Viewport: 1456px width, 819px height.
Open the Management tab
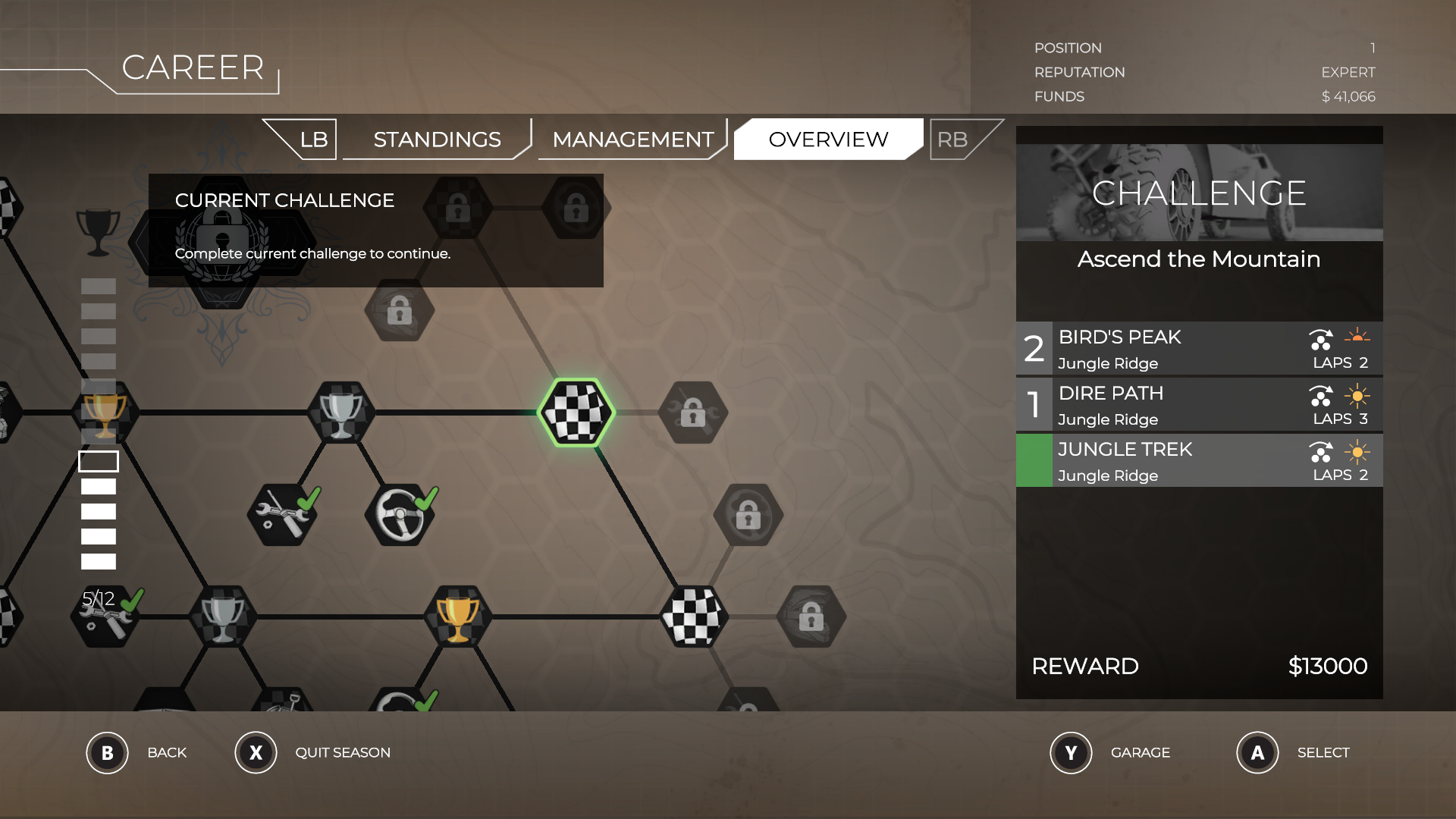pyautogui.click(x=632, y=140)
